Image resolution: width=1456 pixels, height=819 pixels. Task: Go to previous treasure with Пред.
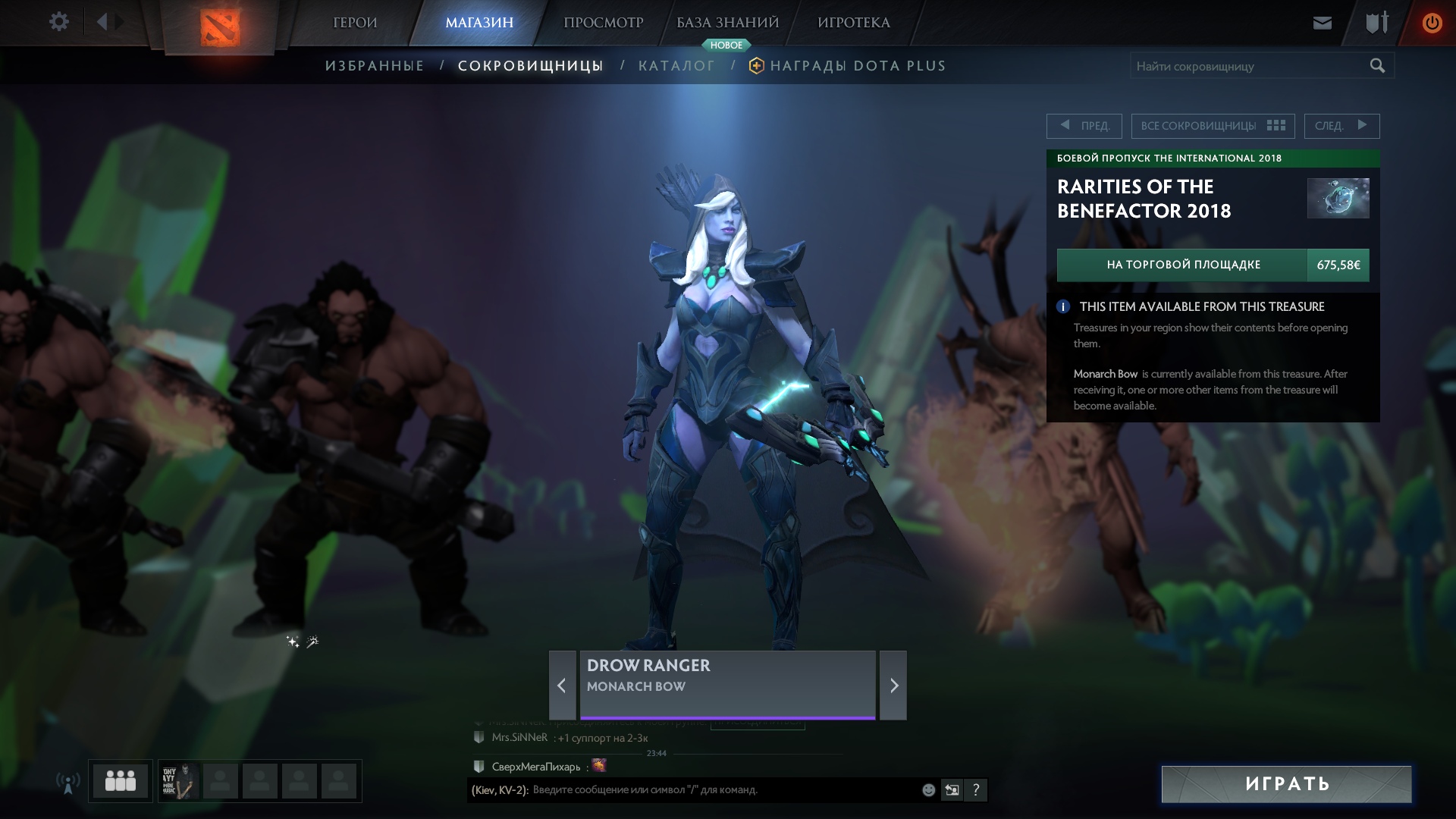[x=1084, y=126]
